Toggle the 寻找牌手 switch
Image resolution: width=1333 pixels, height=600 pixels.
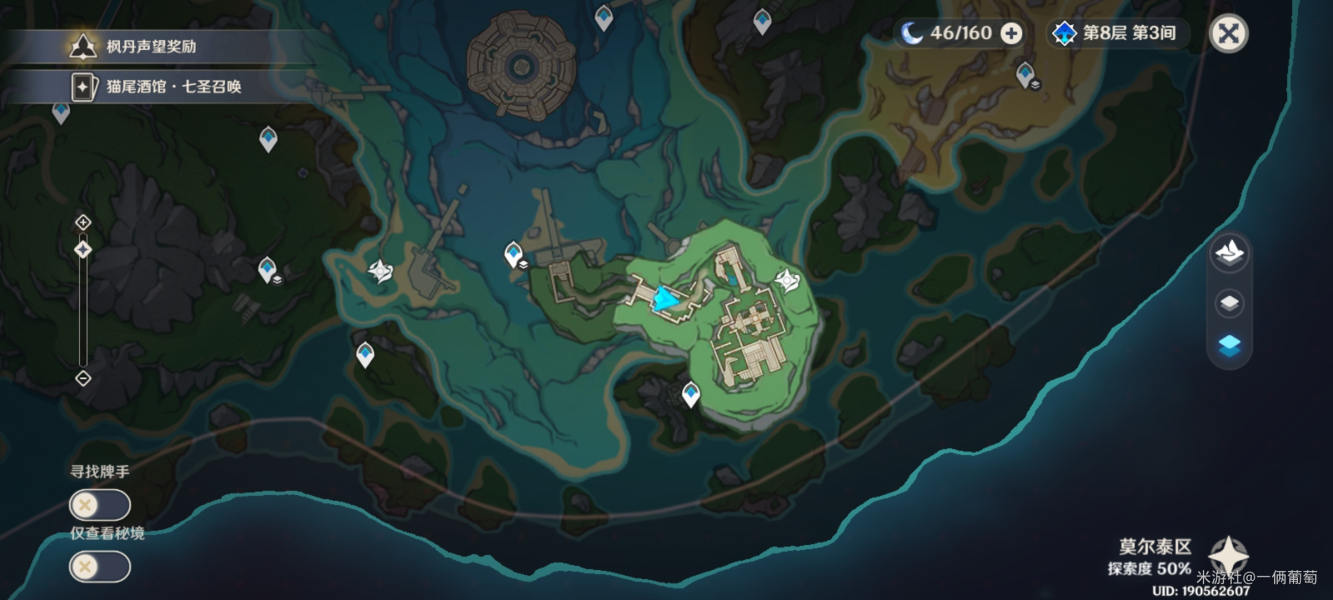tap(99, 505)
